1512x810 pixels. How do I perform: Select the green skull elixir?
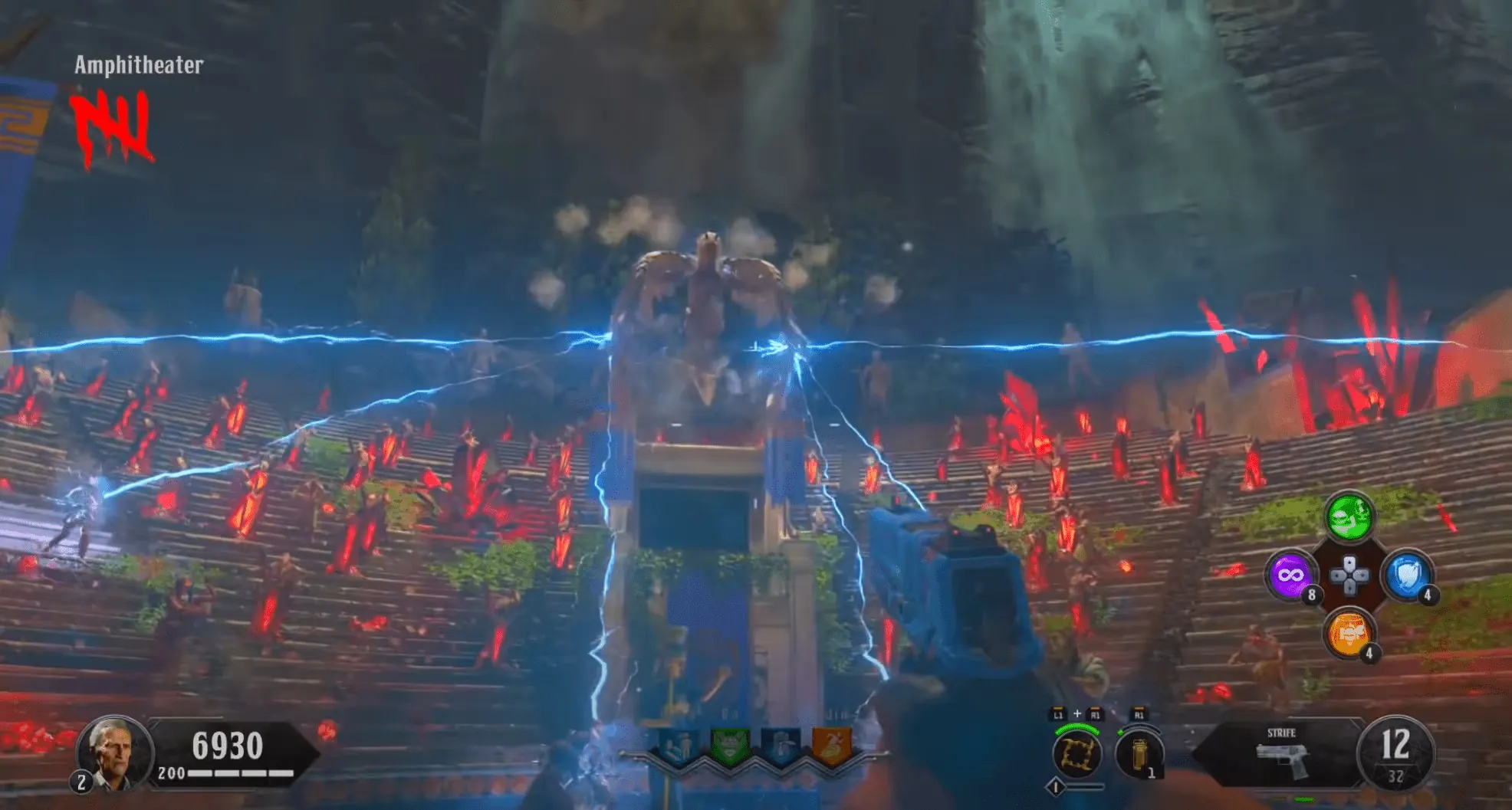[x=1349, y=516]
